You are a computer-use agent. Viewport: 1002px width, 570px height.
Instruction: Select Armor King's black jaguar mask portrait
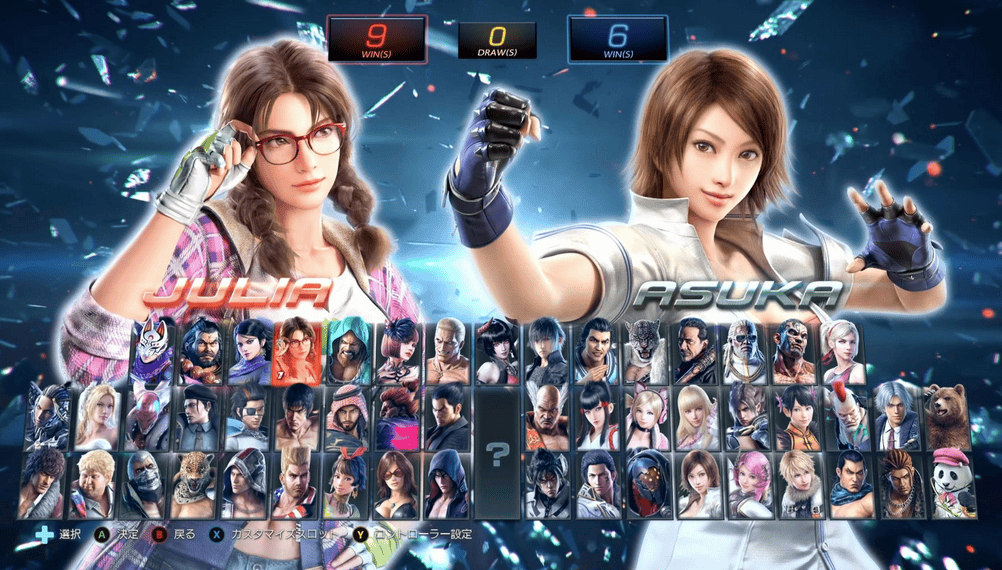(x=647, y=351)
